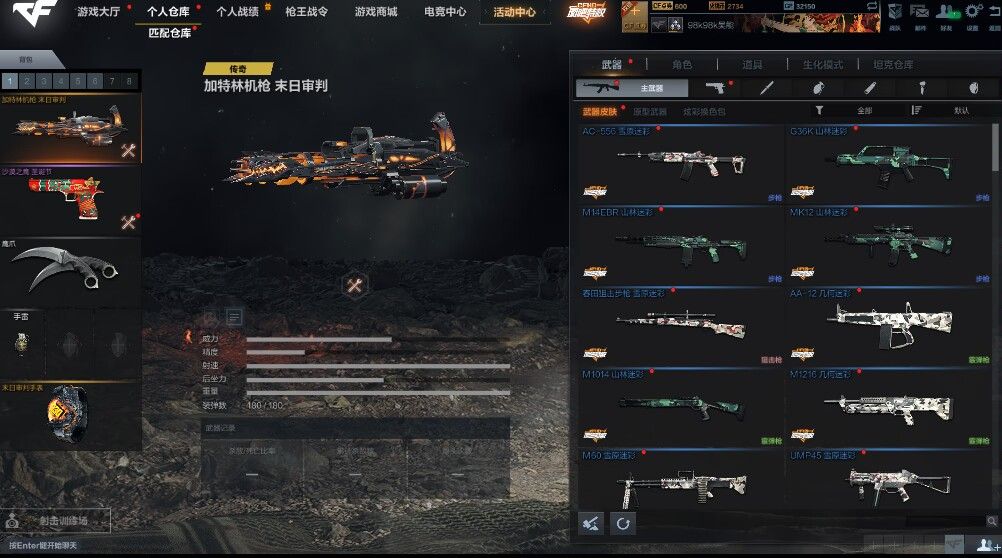Switch to 个人战绩 personal record tab
1002x558 pixels.
237,12
